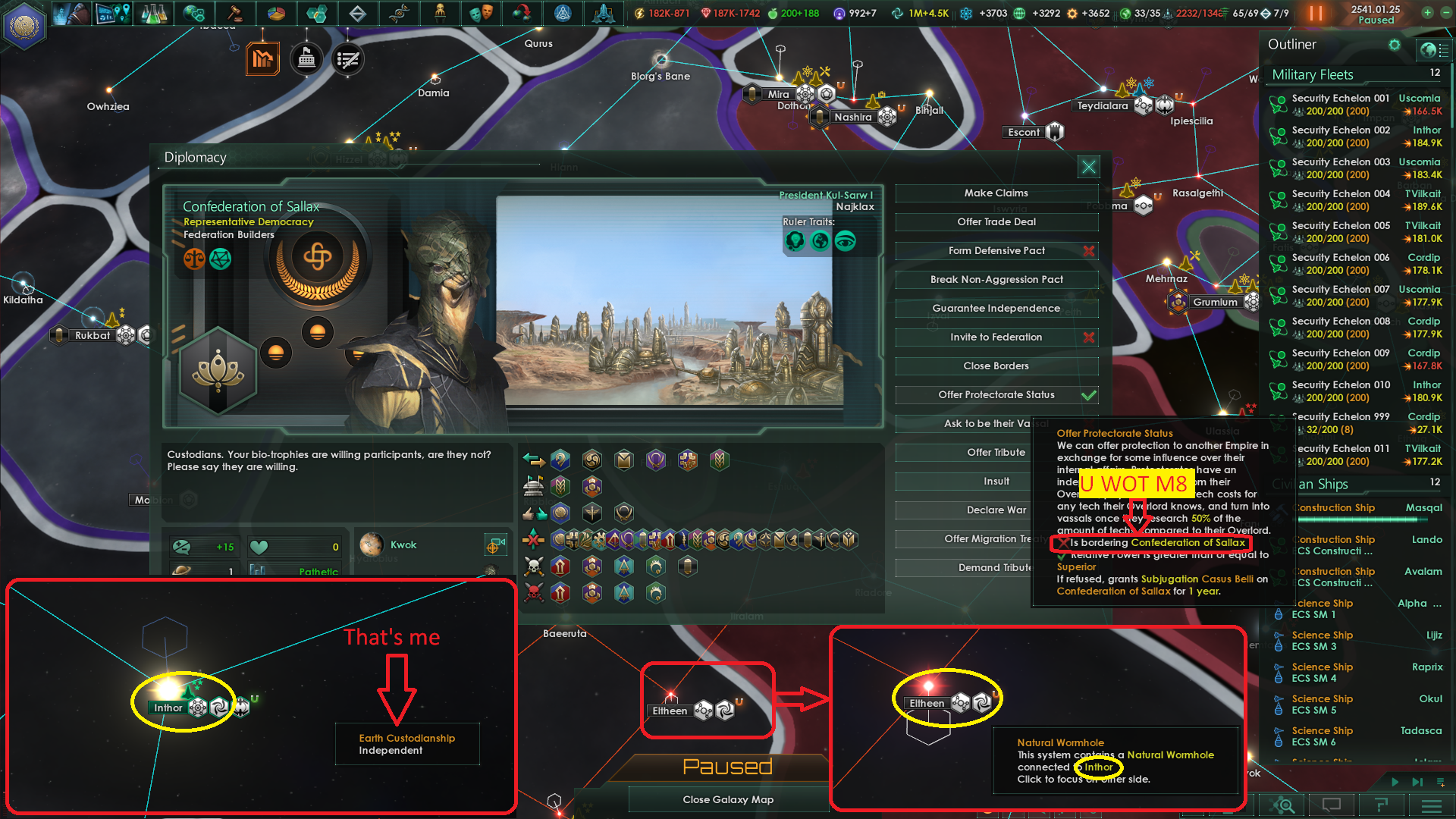The height and width of the screenshot is (819, 1456).
Task: Follow the Inthor link in the wormhole tooltip
Action: pyautogui.click(x=1097, y=767)
